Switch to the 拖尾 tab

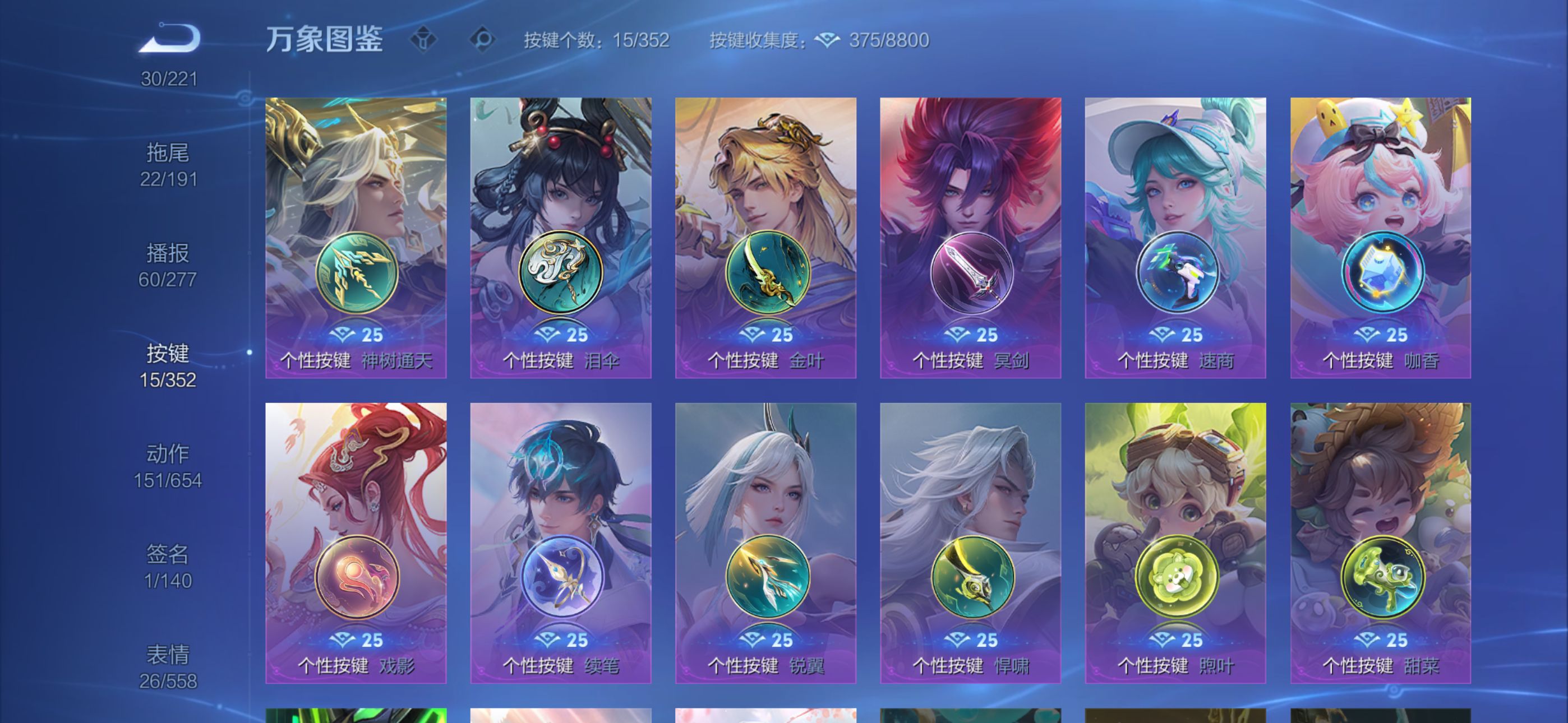click(168, 164)
